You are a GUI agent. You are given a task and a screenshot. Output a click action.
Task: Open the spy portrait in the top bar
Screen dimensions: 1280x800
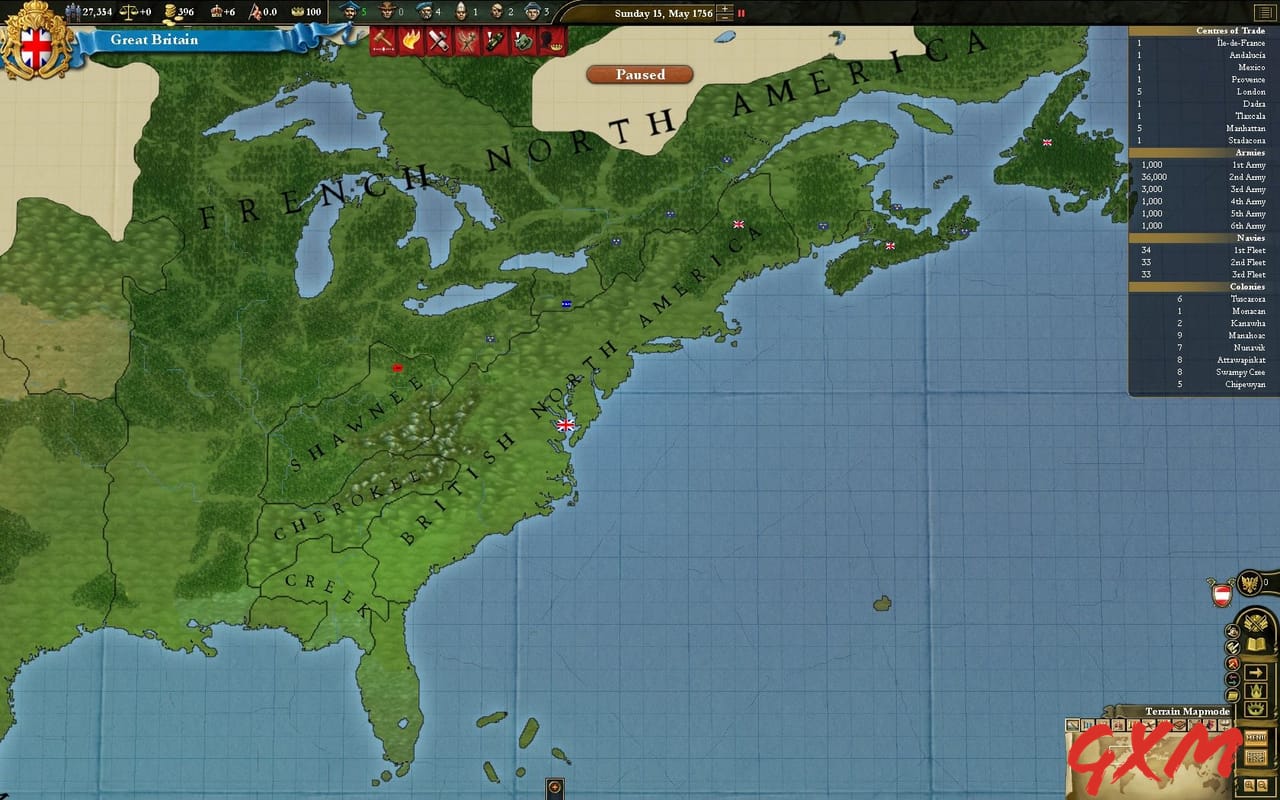[x=494, y=13]
